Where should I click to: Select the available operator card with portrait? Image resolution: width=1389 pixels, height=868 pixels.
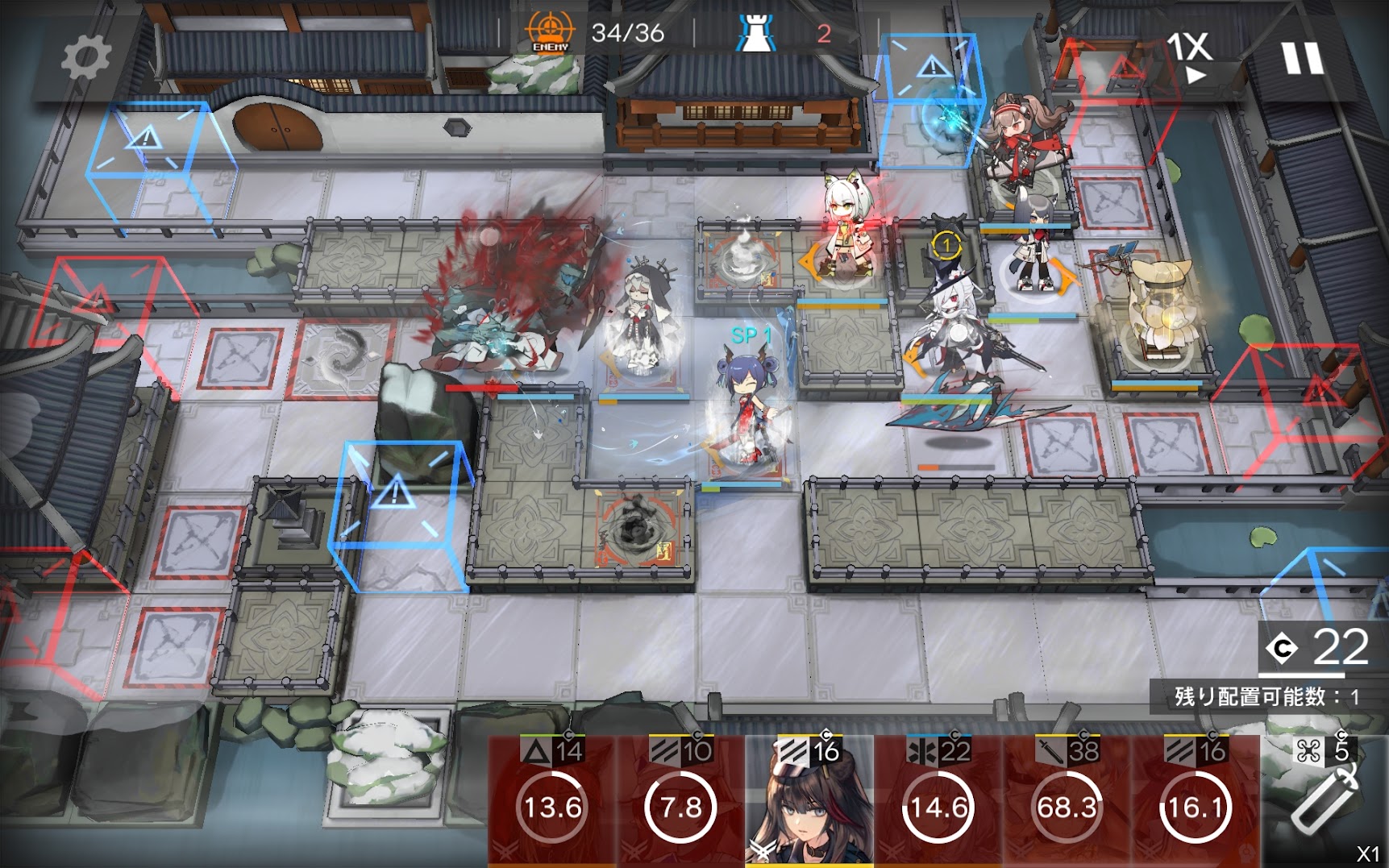(809, 802)
